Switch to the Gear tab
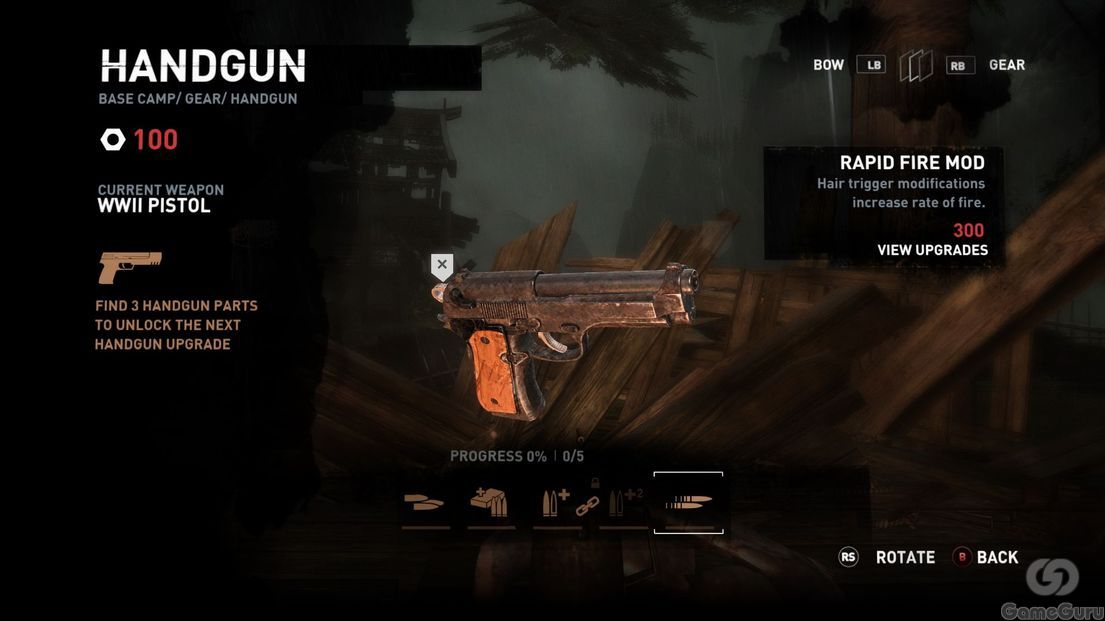 1006,65
